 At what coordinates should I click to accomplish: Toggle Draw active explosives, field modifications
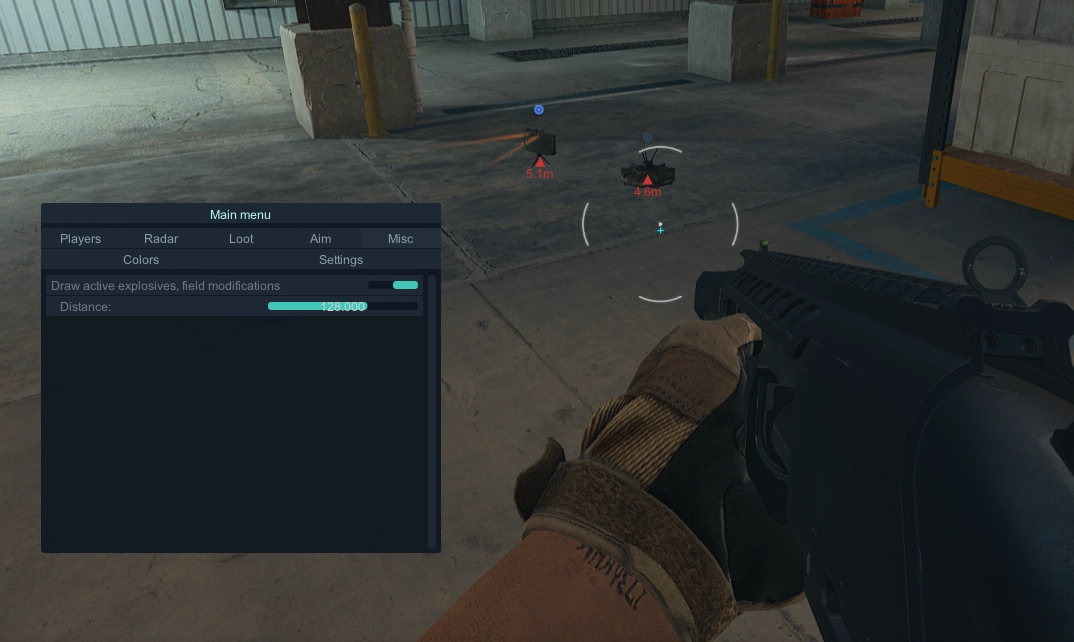point(394,286)
